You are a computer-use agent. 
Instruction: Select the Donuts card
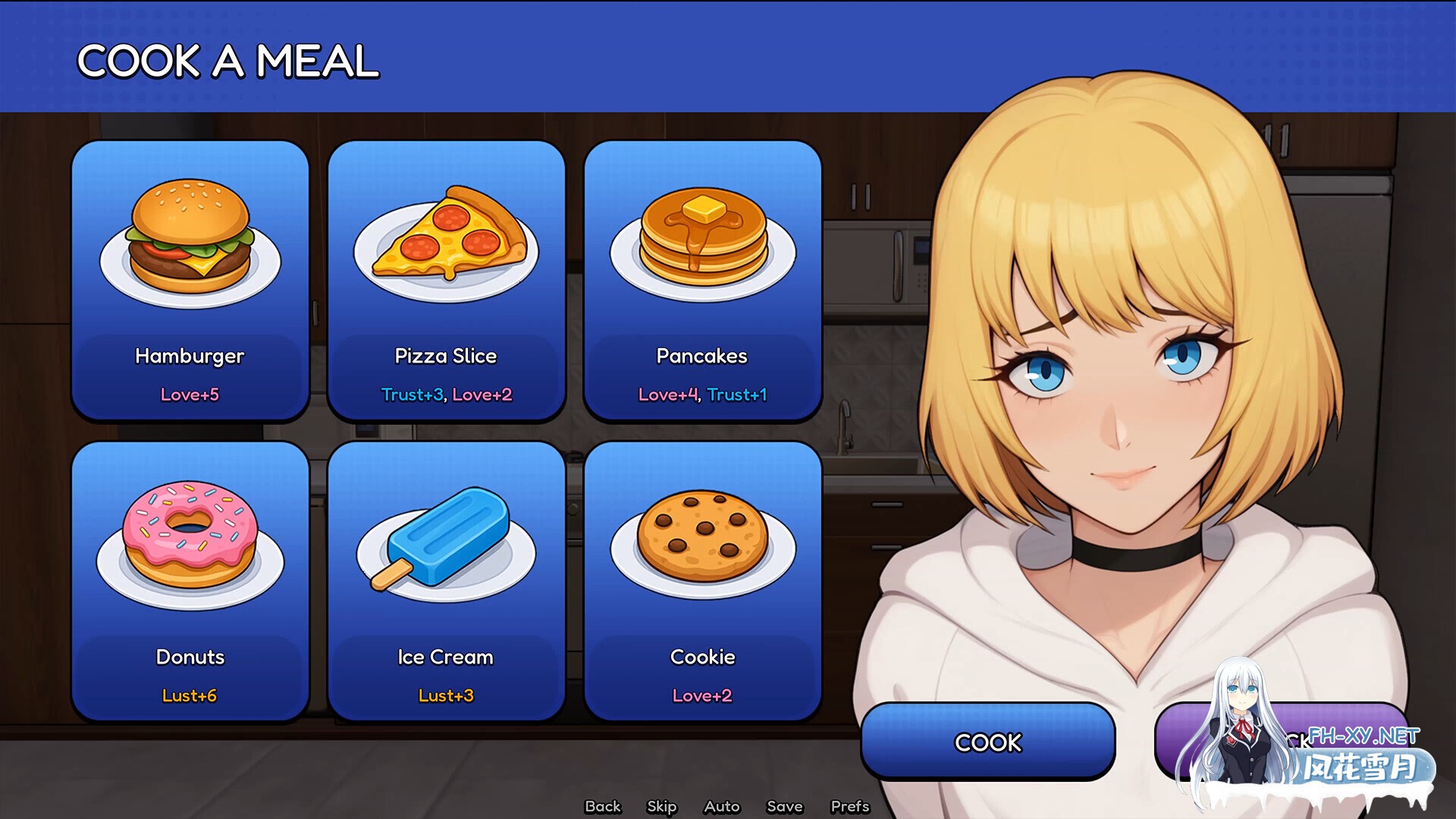190,580
